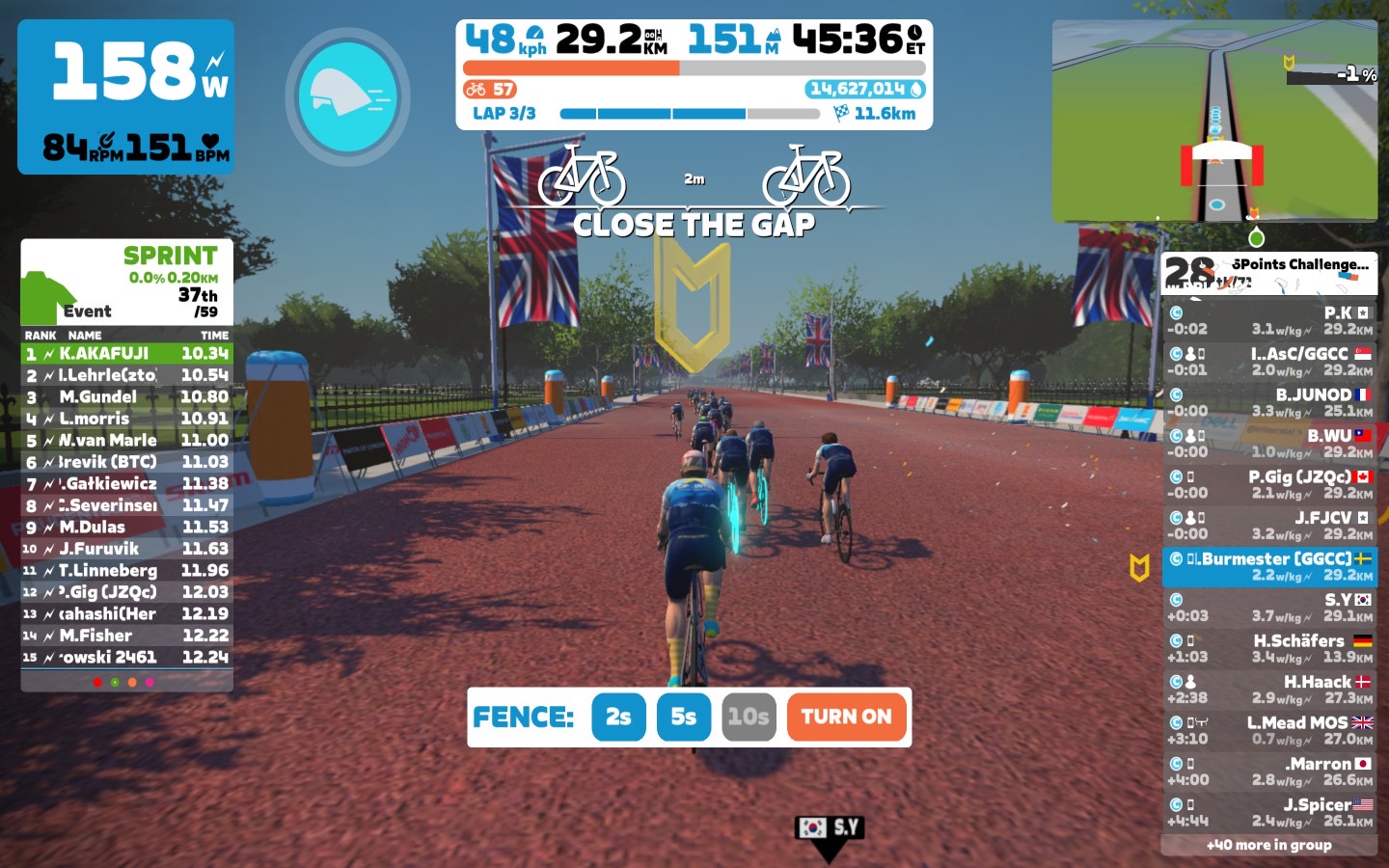Select L.Mead MOS in riders list
Viewport: 1389px width, 868px height.
(1269, 730)
